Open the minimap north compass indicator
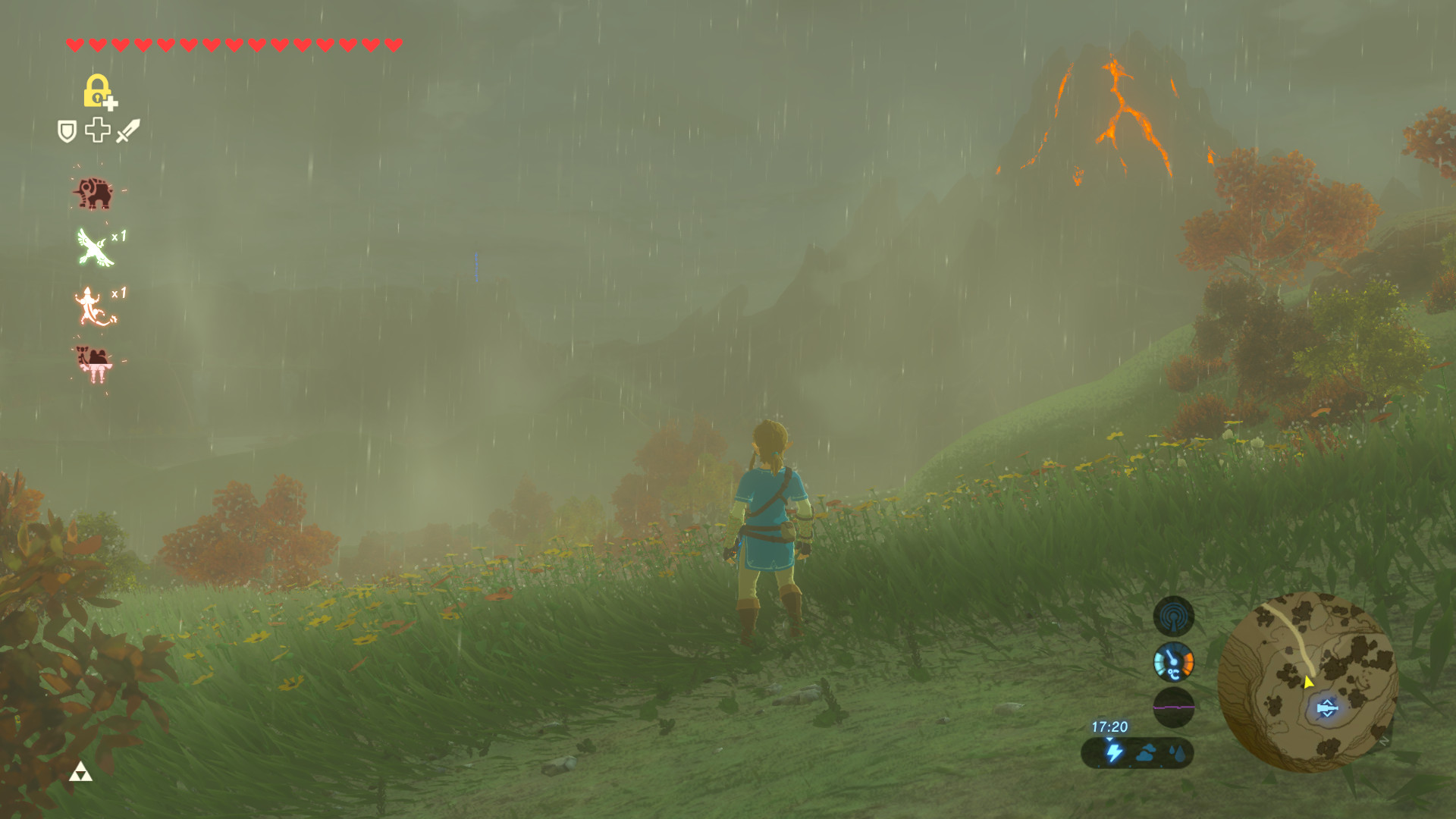1456x819 pixels. click(x=1384, y=742)
